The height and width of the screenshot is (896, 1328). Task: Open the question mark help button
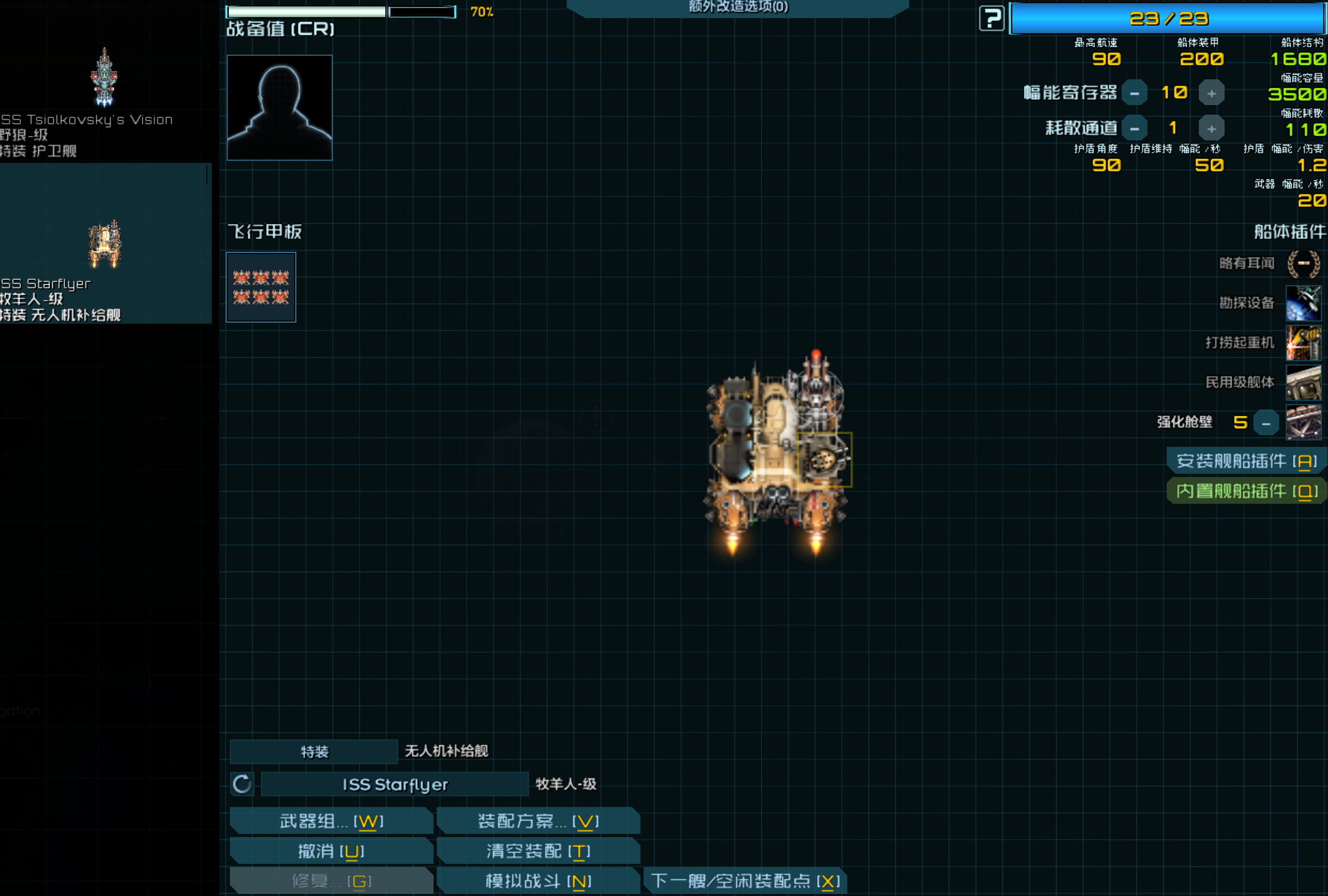click(x=991, y=19)
